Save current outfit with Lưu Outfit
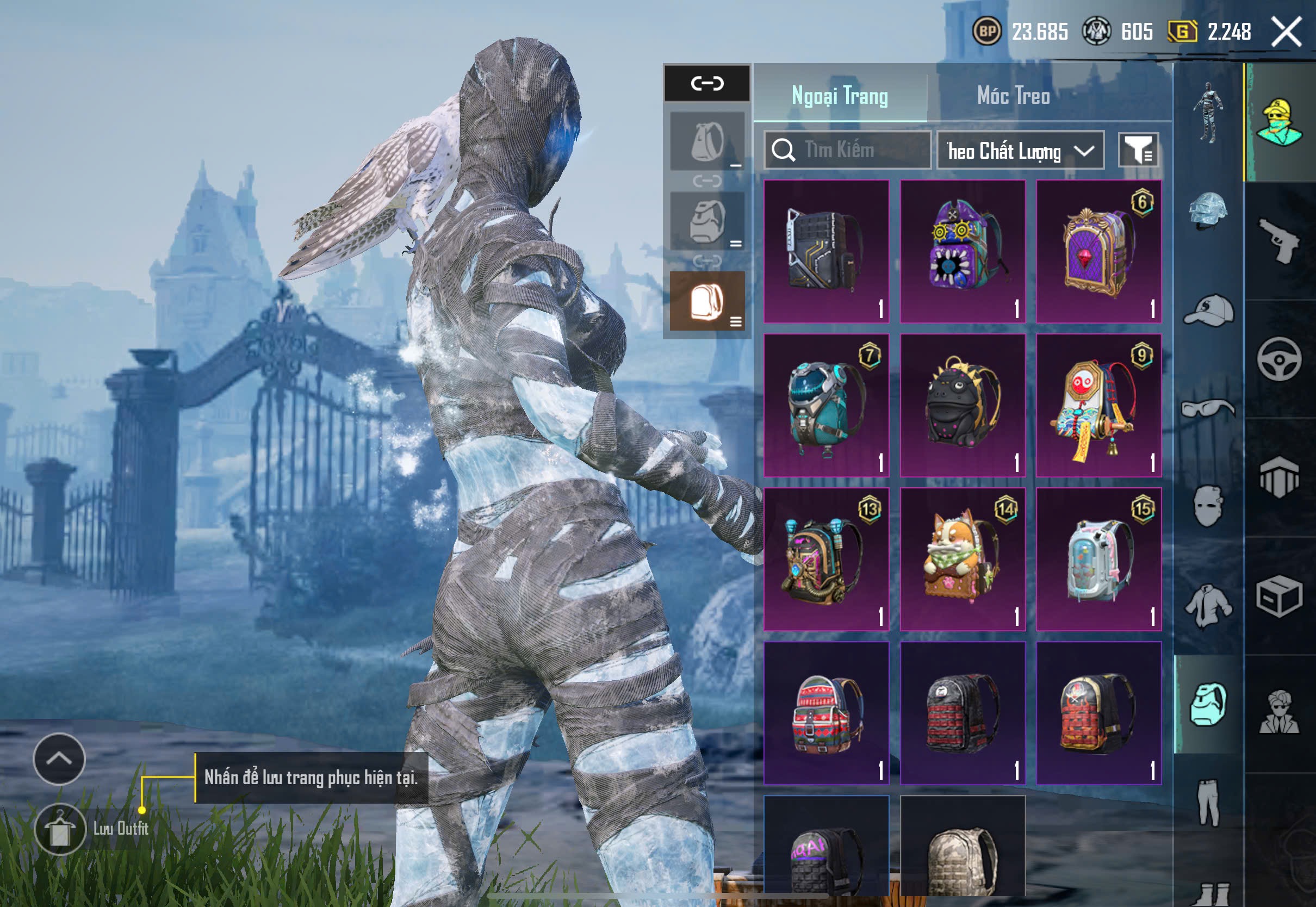The width and height of the screenshot is (1316, 907). click(x=60, y=829)
